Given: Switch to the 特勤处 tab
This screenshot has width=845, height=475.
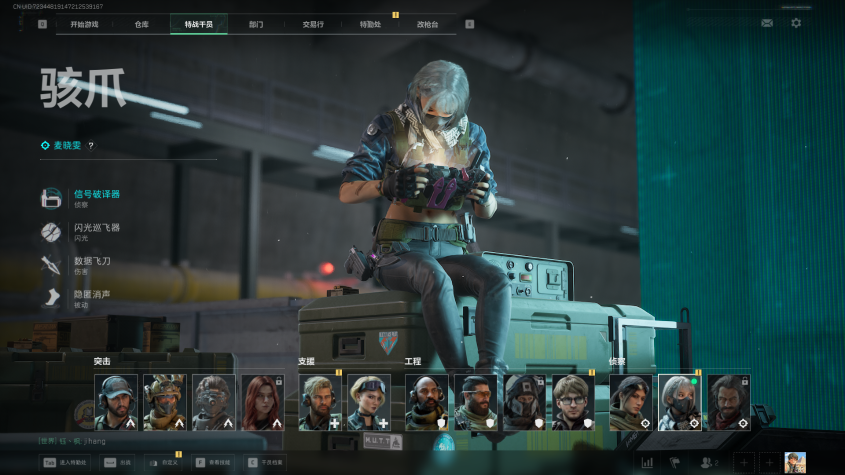Looking at the screenshot, I should click(370, 24).
